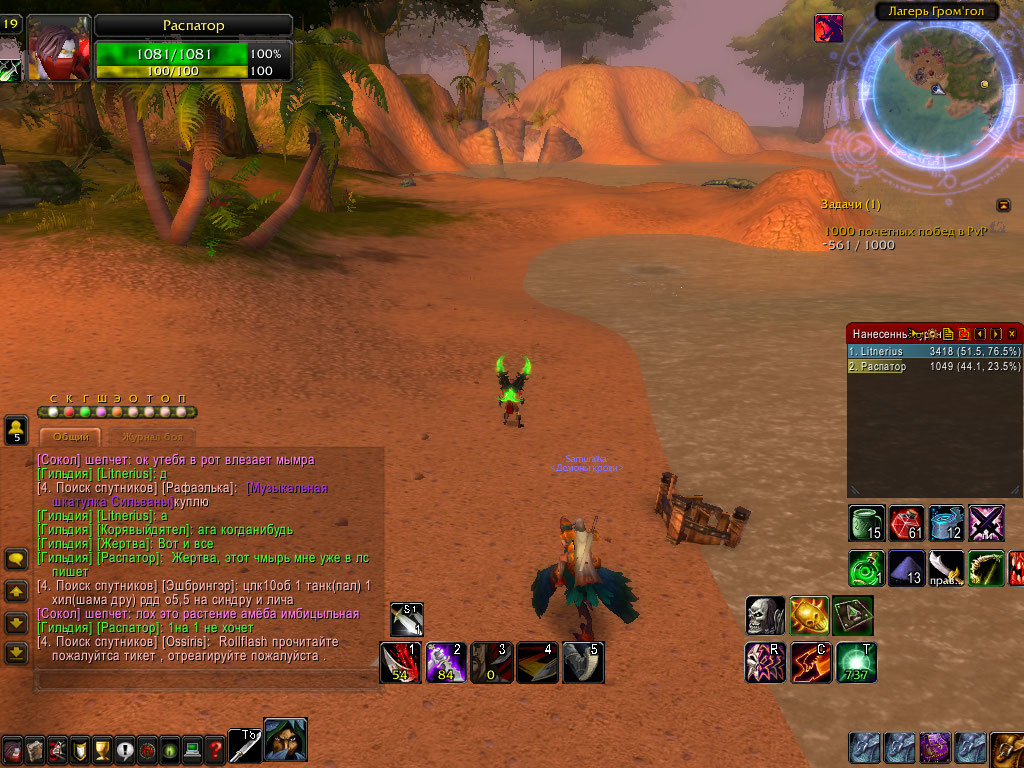
Task: Activate the skull face ability icon
Action: [765, 616]
